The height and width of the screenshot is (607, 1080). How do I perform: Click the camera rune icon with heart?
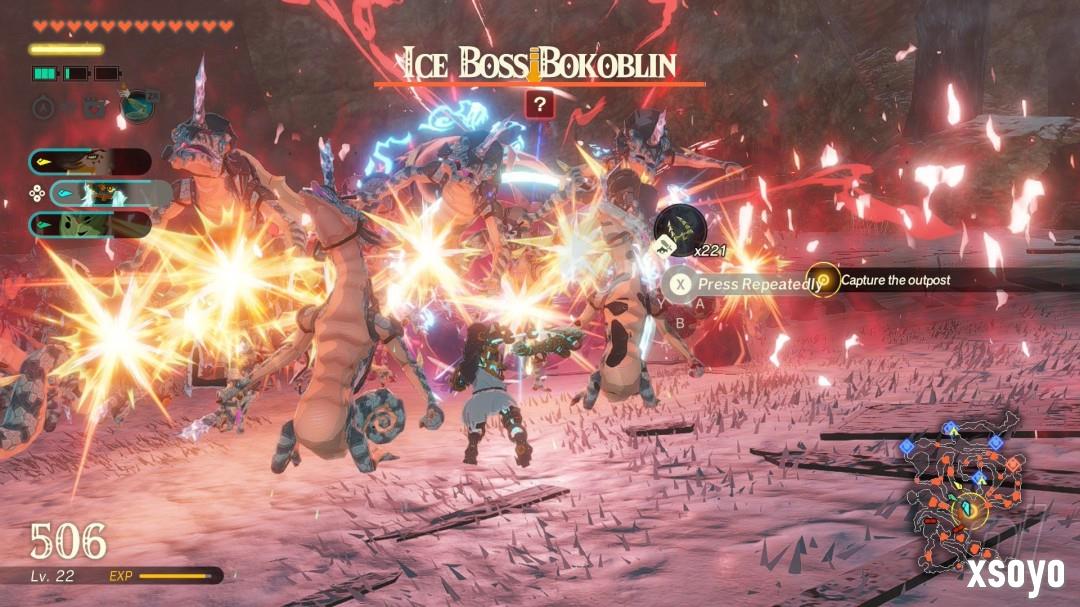96,106
